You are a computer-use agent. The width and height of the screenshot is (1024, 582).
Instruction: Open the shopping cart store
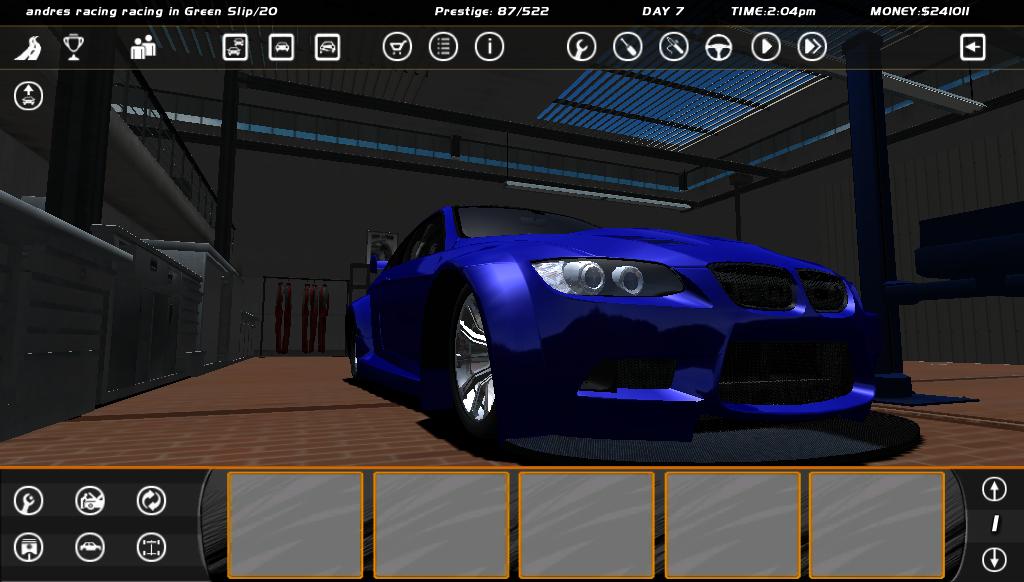click(x=397, y=47)
